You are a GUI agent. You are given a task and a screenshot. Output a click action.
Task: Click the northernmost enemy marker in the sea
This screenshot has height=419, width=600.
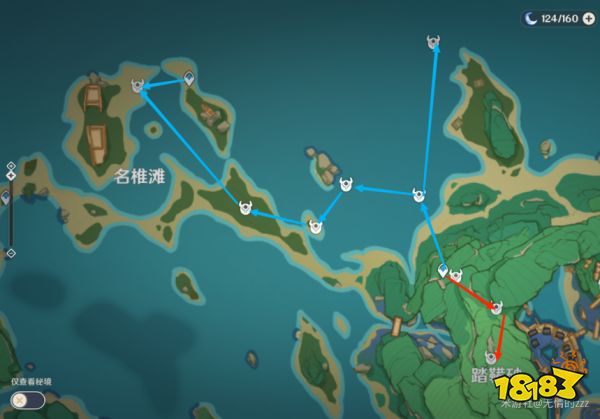click(x=433, y=43)
